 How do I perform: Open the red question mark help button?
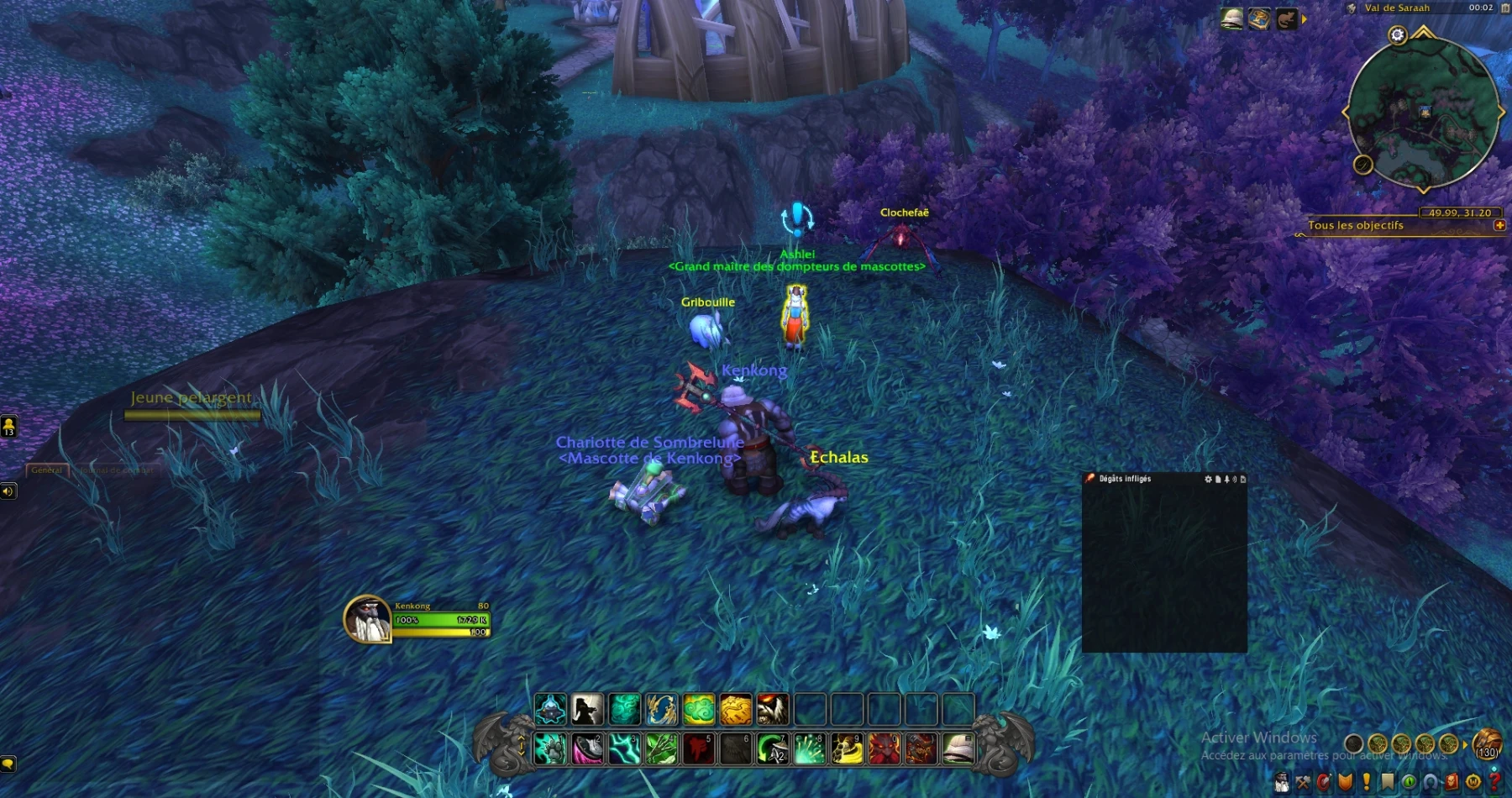1494,782
